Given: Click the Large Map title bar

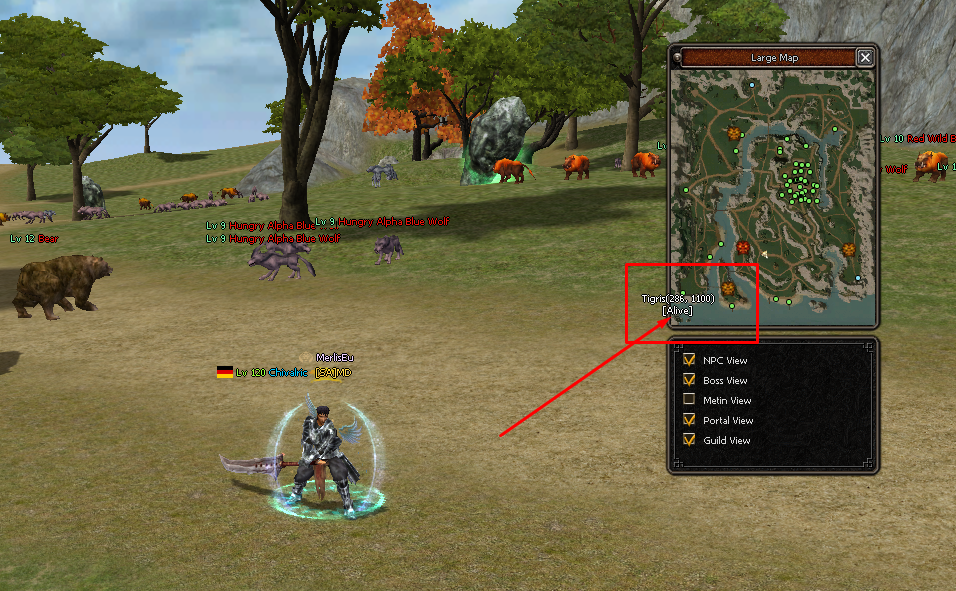Looking at the screenshot, I should tap(773, 58).
